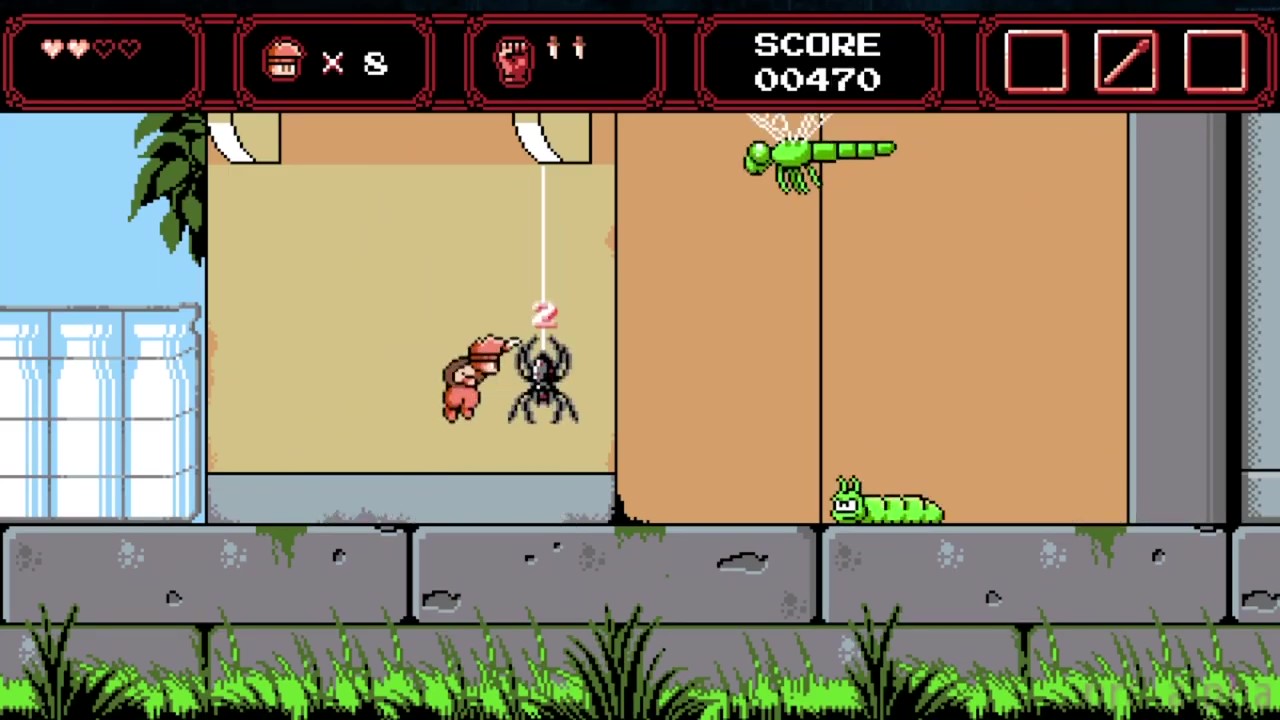Click the second filled heart icon
This screenshot has width=1280, height=720.
(79, 48)
